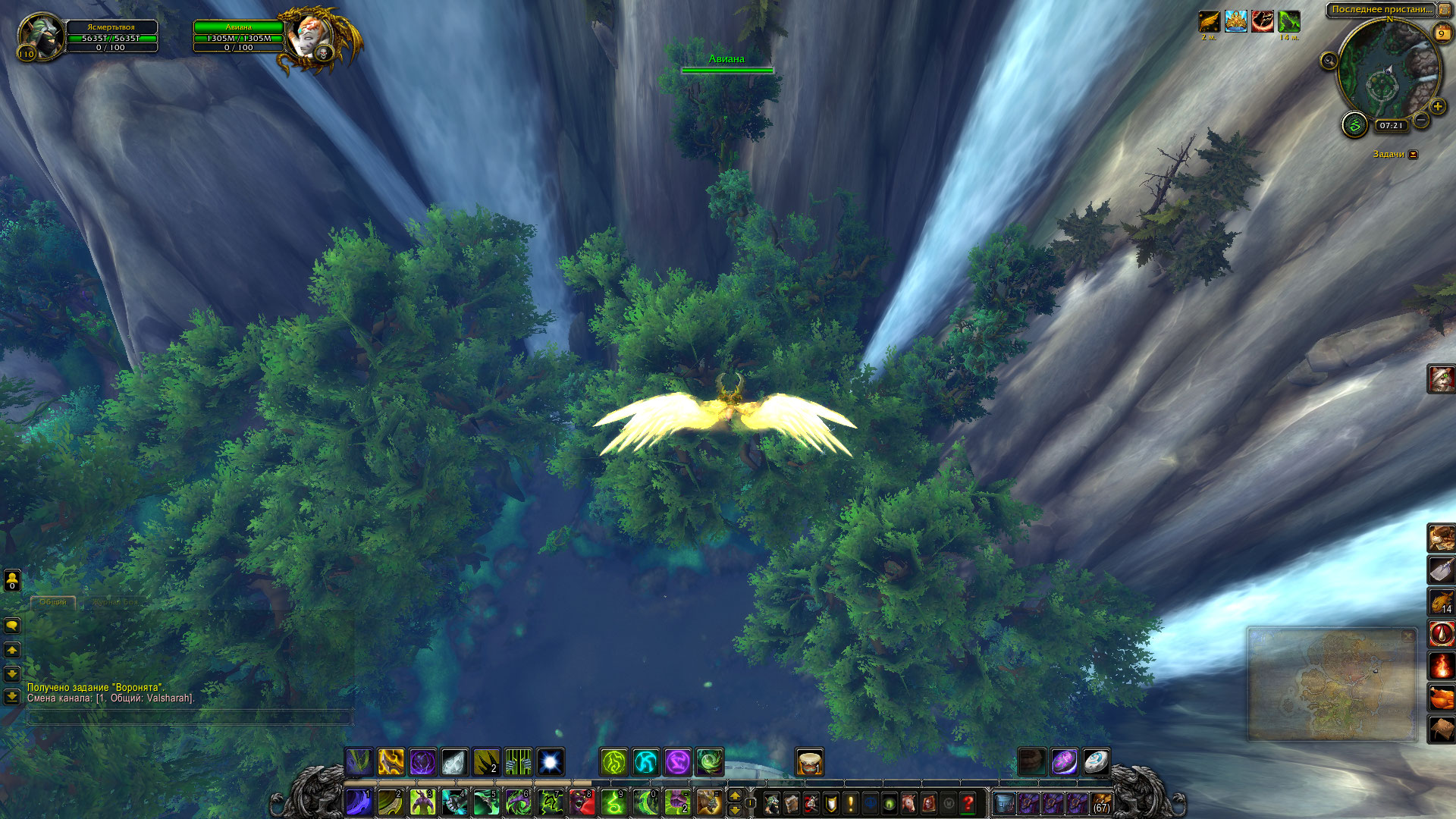Use the roasted chicken food item

[x=1441, y=698]
